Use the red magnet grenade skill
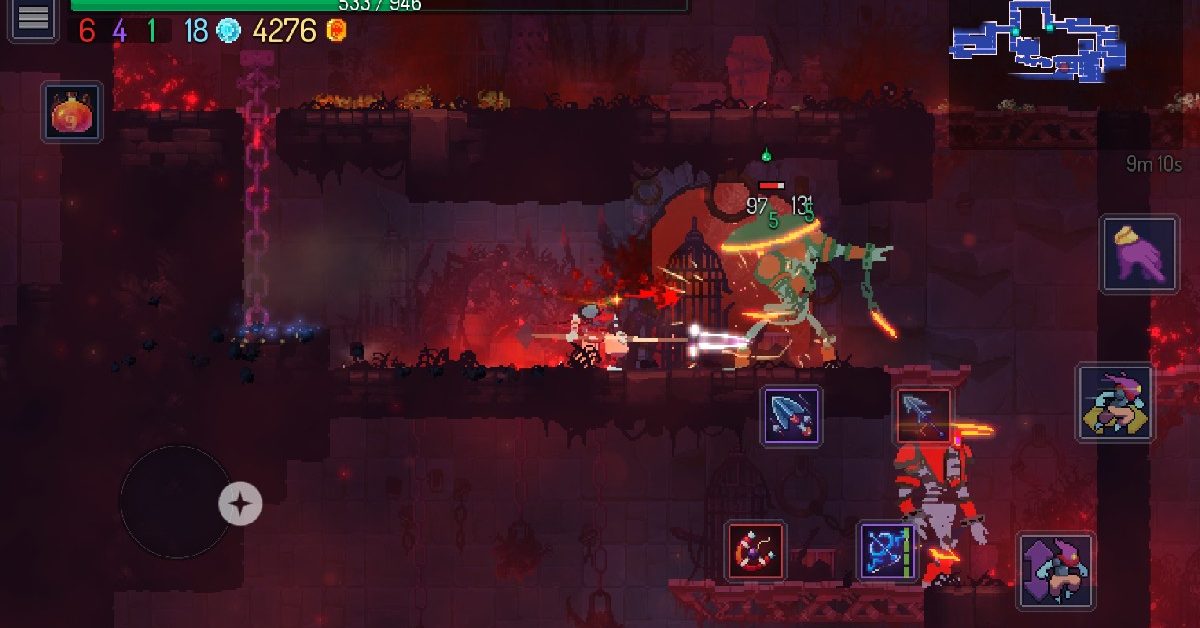 (x=756, y=551)
